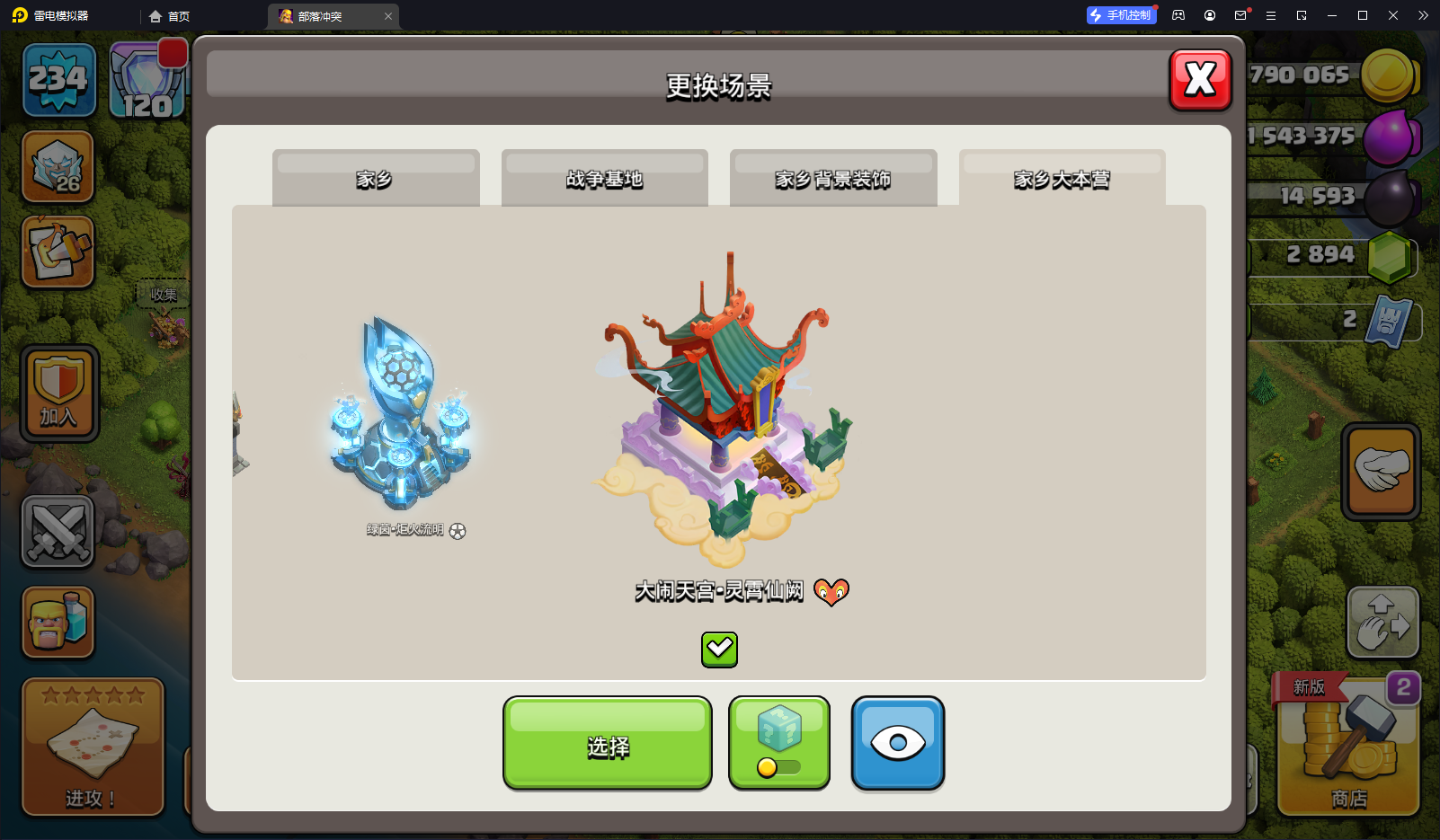Preview the skin with the blue eye button
The image size is (1440, 840).
(x=897, y=743)
